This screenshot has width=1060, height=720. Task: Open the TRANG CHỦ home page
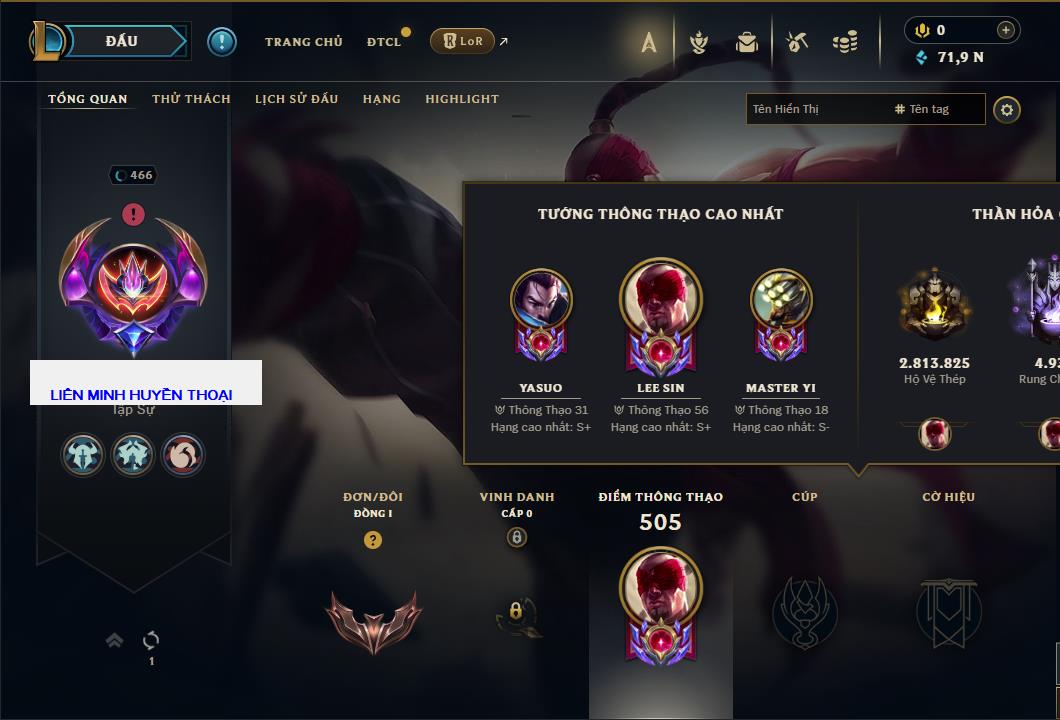tap(303, 42)
